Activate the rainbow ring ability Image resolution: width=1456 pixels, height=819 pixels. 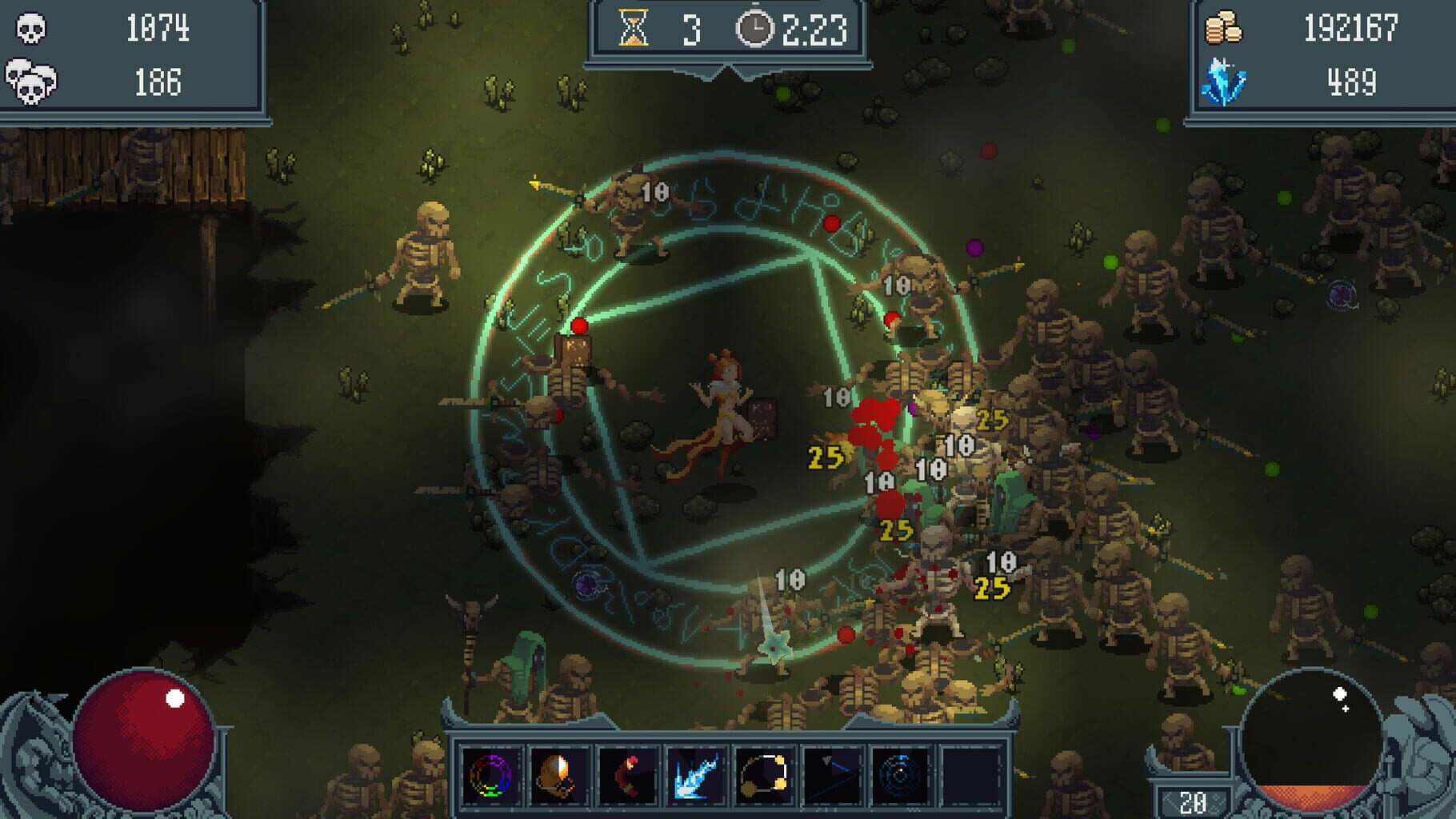pos(491,774)
